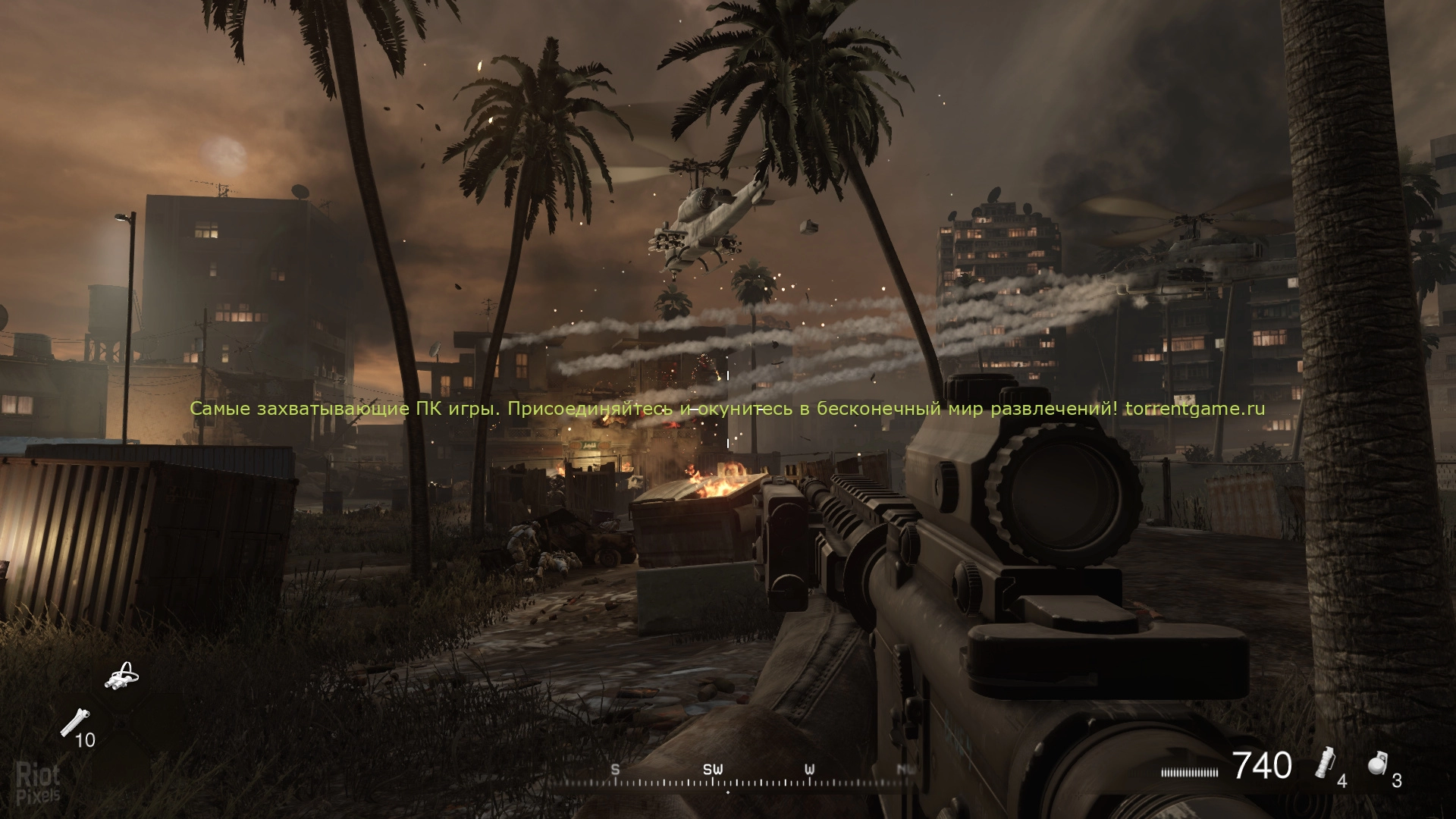Open the torrentgame.ru link in the banner

pos(1195,409)
